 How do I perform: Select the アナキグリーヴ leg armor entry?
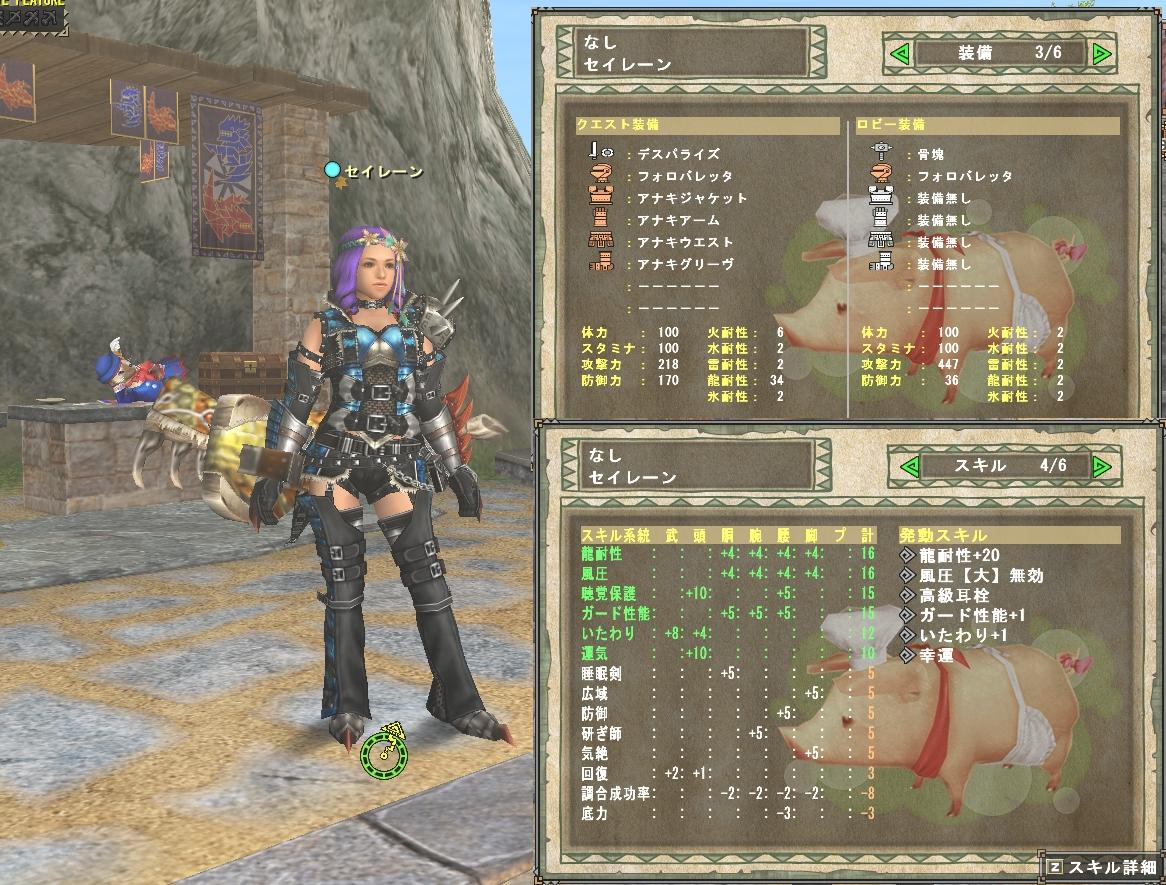(x=685, y=264)
